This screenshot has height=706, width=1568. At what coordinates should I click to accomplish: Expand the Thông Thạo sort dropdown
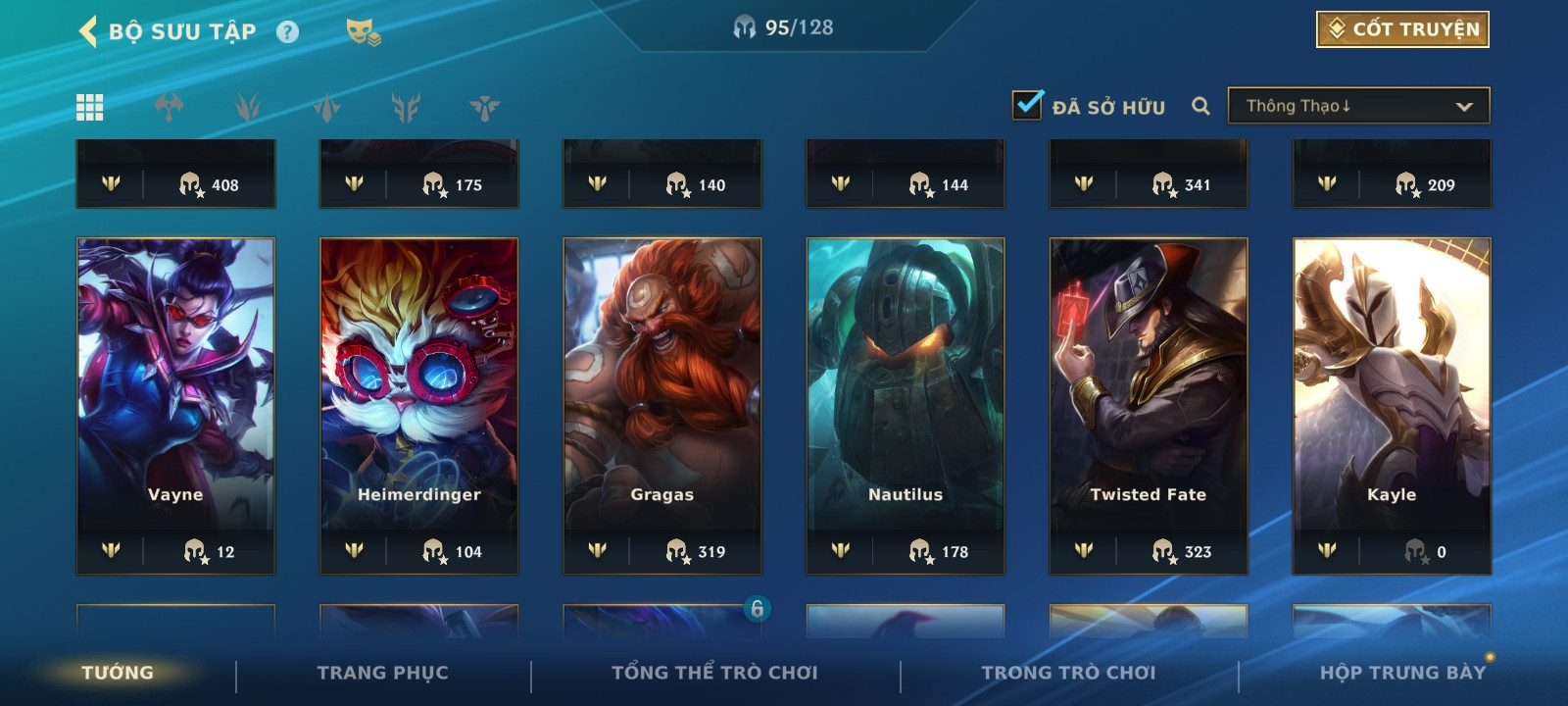pos(1358,106)
